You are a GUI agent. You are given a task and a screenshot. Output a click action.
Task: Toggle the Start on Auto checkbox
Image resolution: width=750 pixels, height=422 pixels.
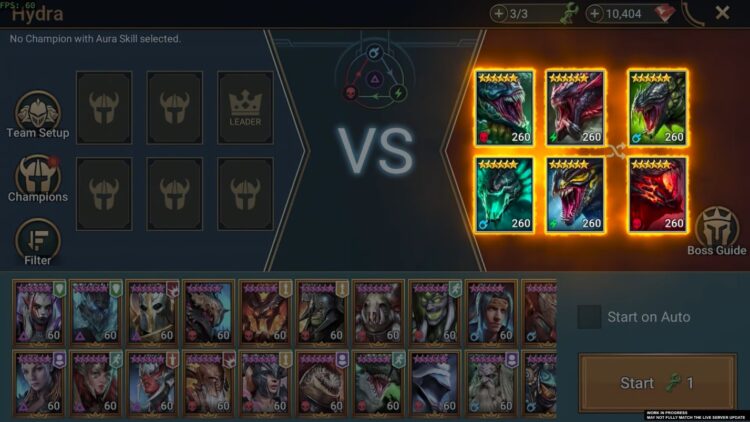click(590, 317)
